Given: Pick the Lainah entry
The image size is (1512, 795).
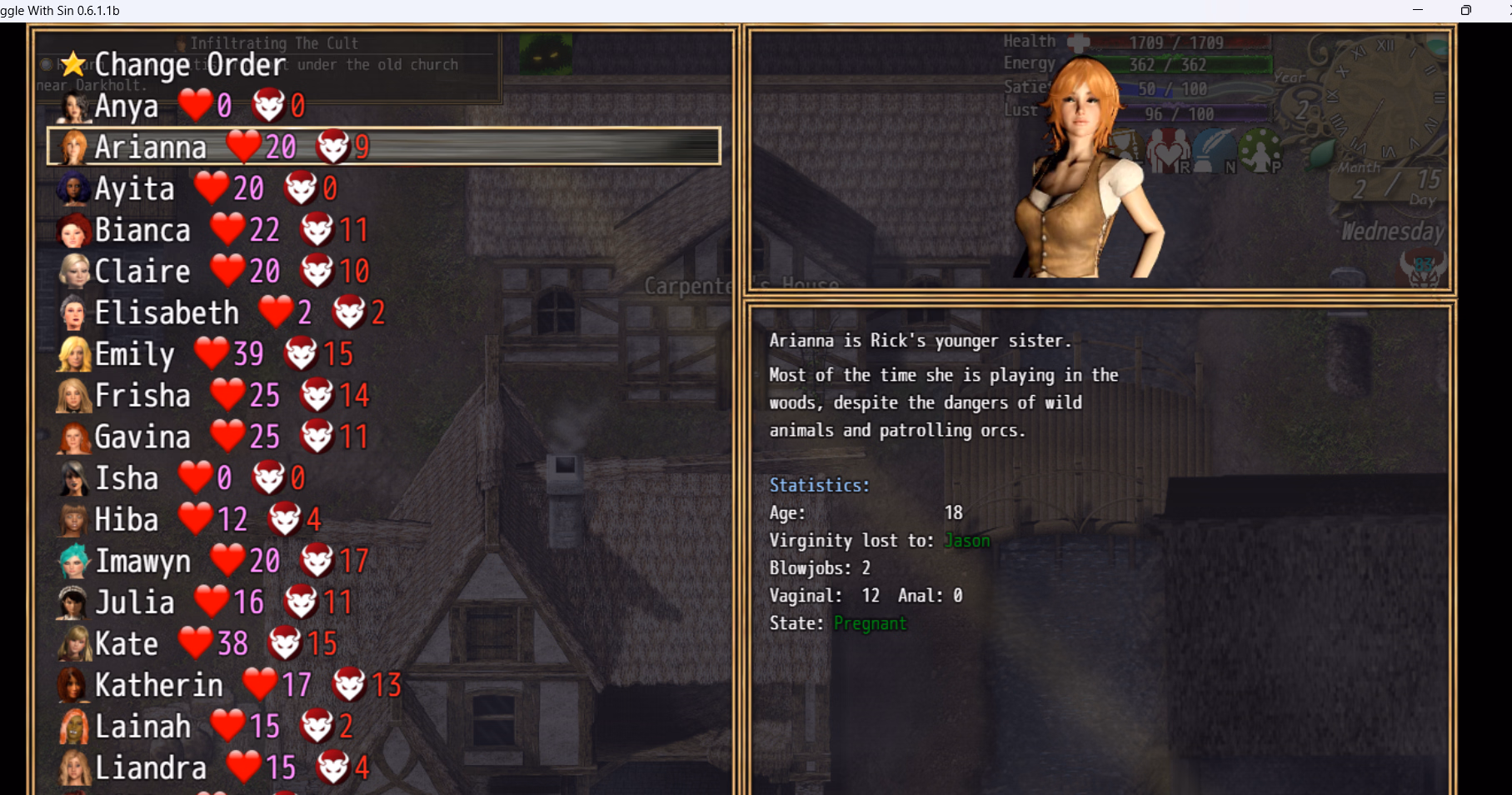Looking at the screenshot, I should click(142, 727).
